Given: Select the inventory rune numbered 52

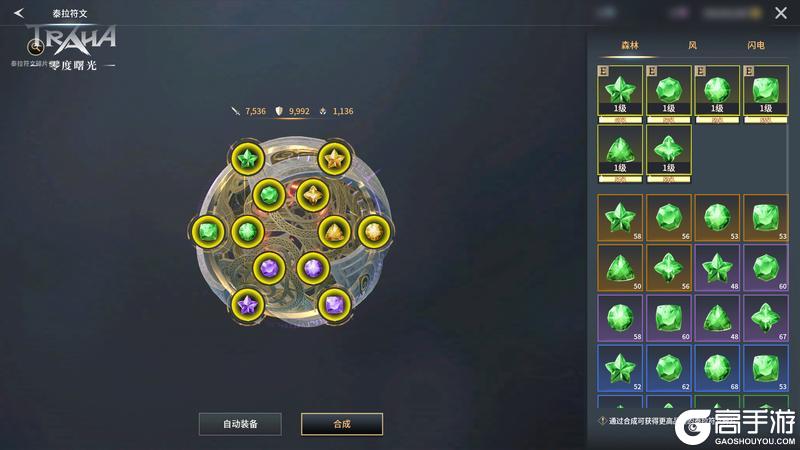Looking at the screenshot, I should tap(620, 369).
